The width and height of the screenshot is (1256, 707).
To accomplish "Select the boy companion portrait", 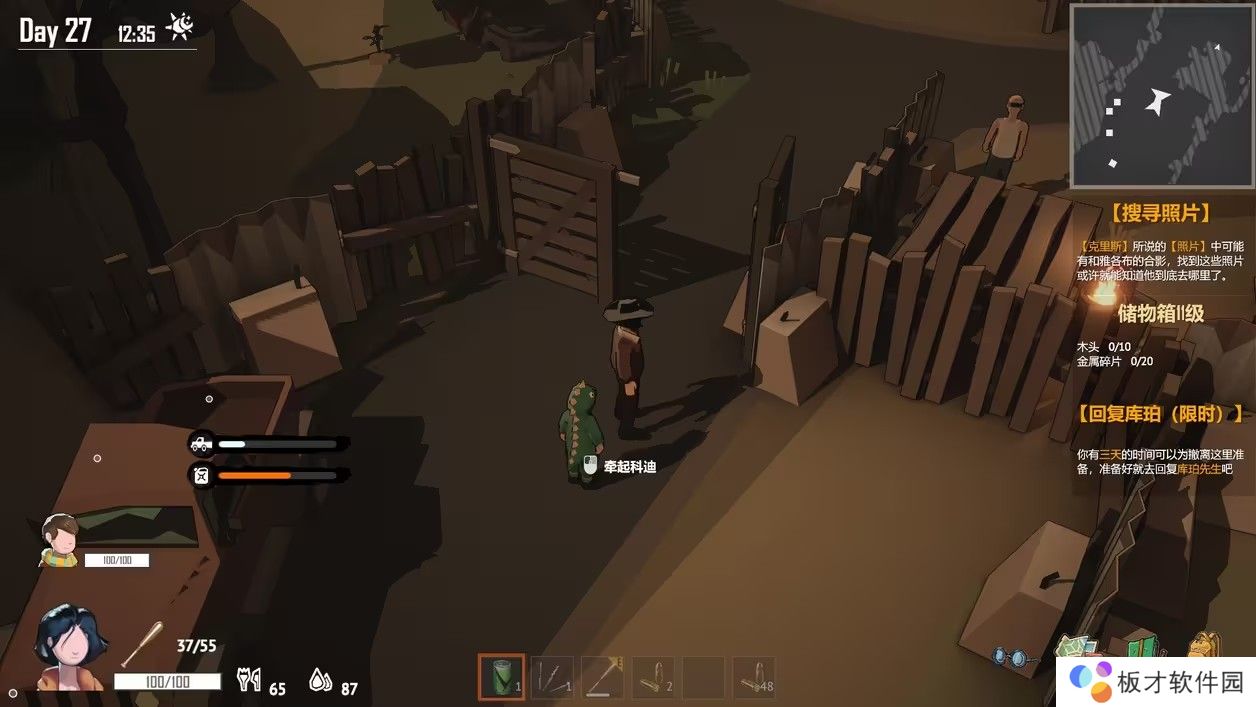I will click(x=60, y=539).
